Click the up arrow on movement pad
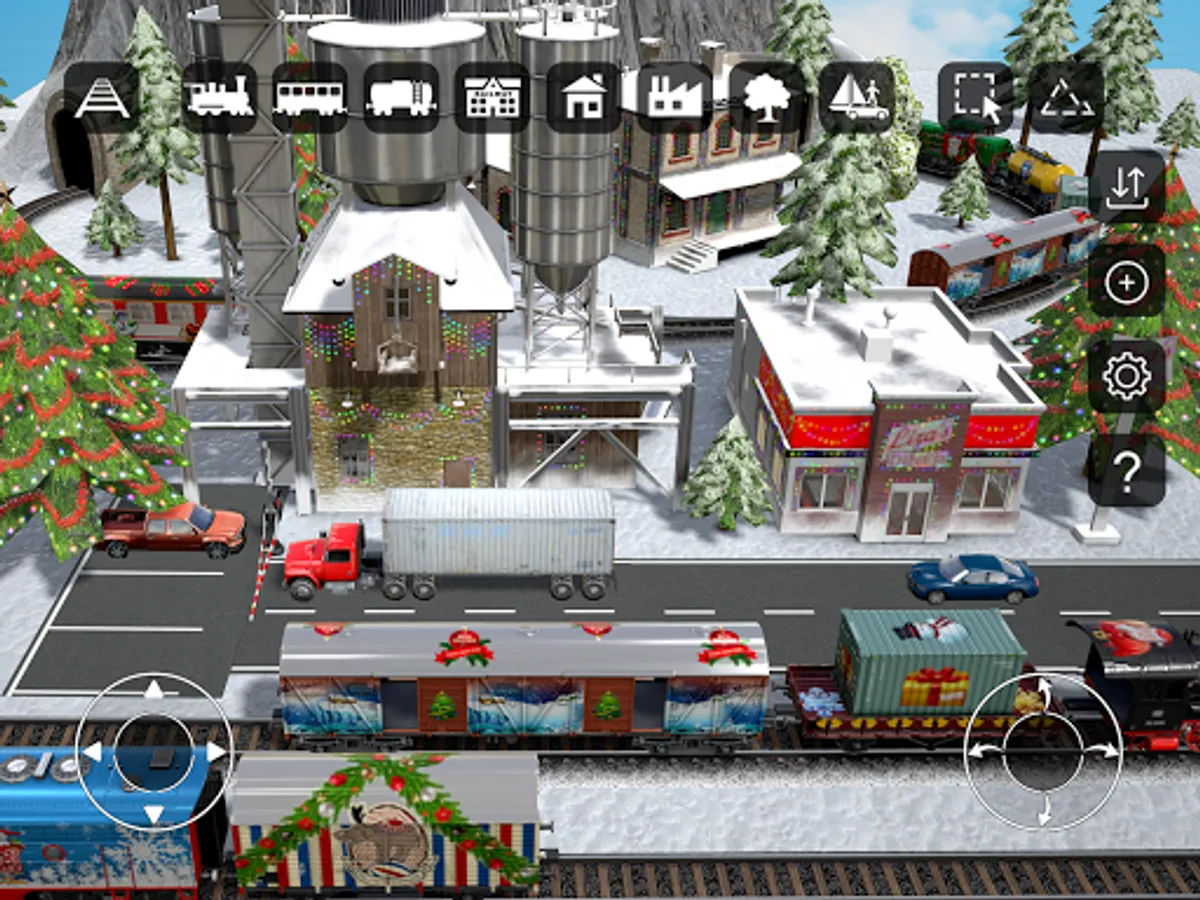1200x900 pixels. pyautogui.click(x=153, y=690)
